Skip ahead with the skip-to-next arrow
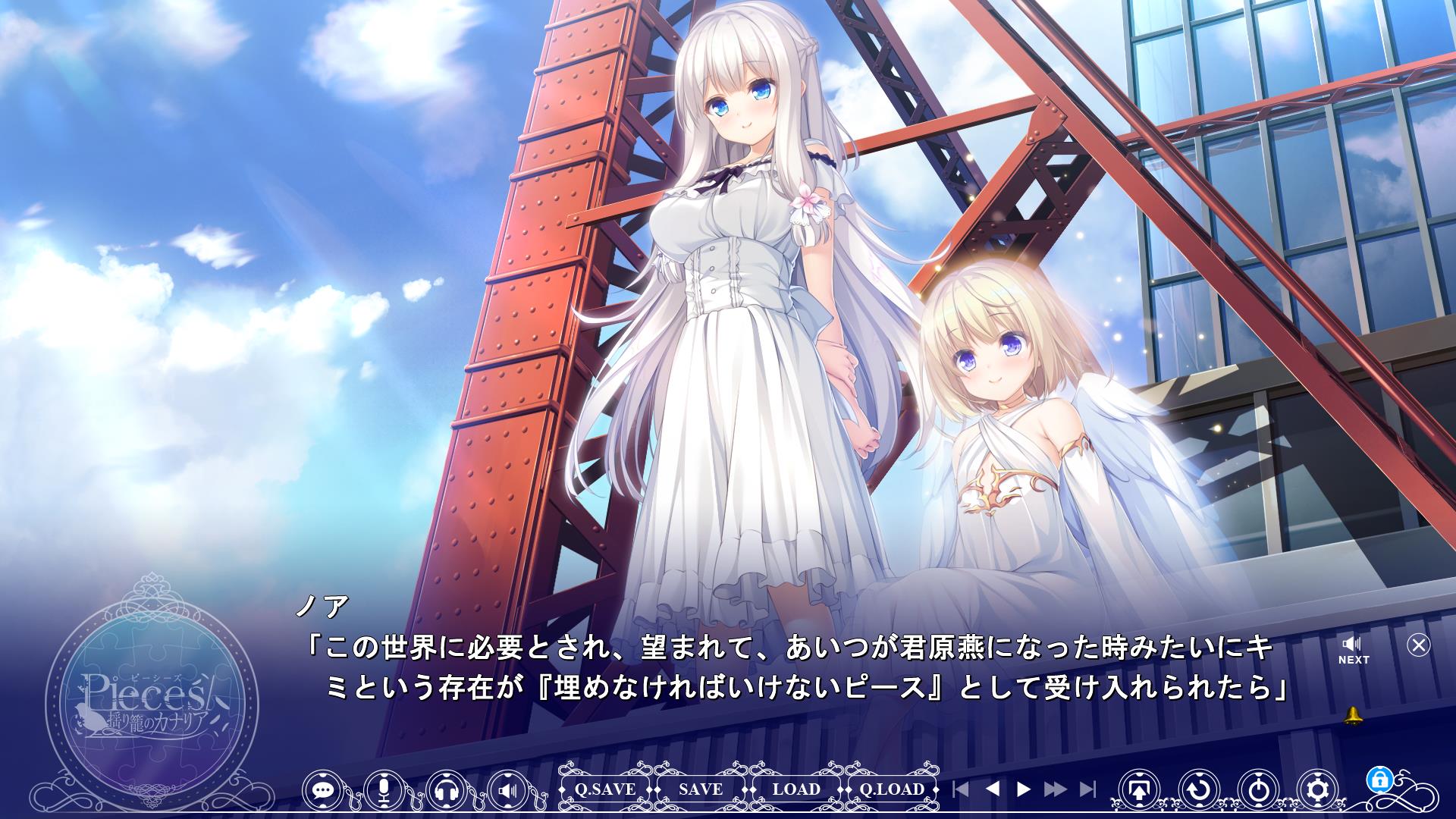Image resolution: width=1456 pixels, height=819 pixels. click(1087, 789)
